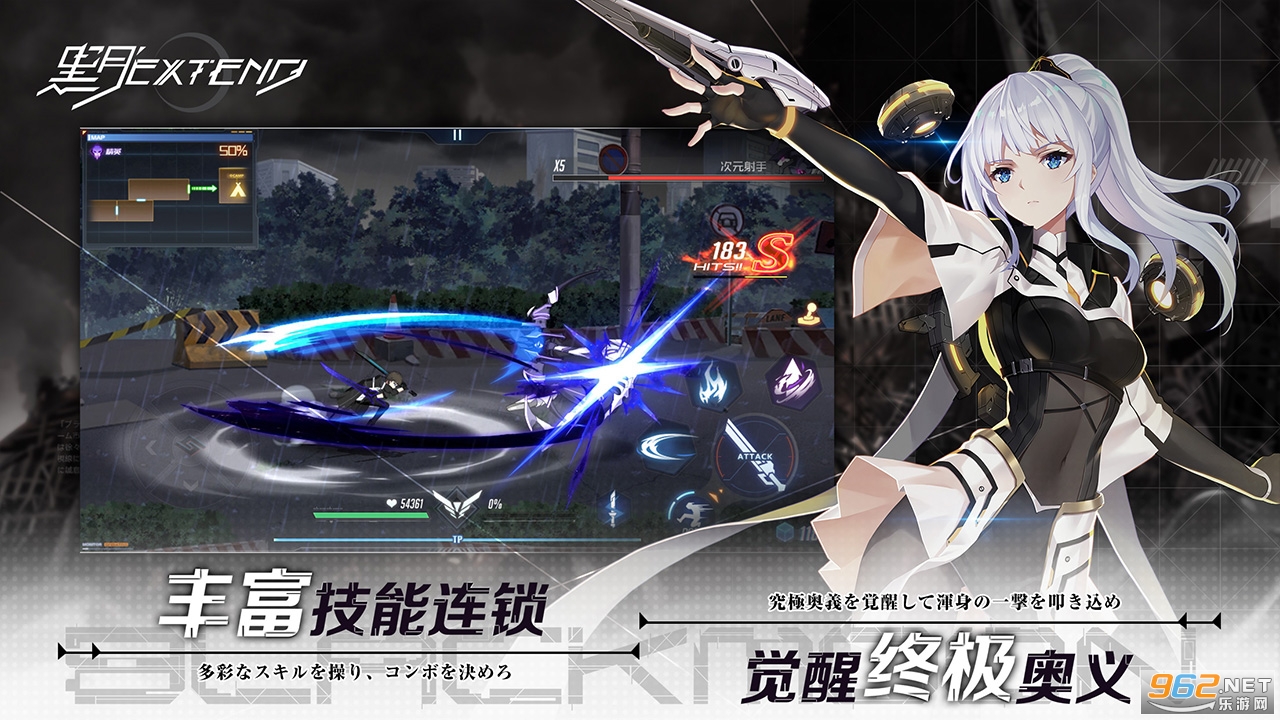Tap the flame skill icon

point(713,385)
